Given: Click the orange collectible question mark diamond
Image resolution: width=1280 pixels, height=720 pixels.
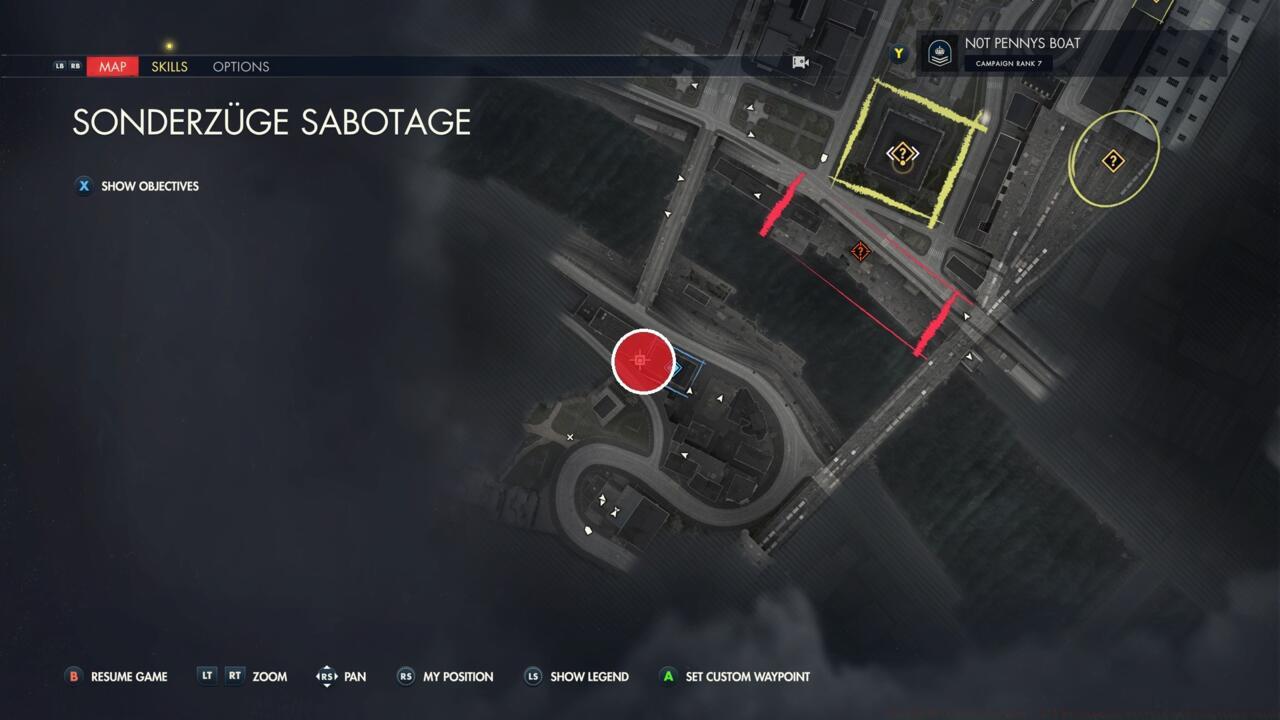Looking at the screenshot, I should (860, 251).
